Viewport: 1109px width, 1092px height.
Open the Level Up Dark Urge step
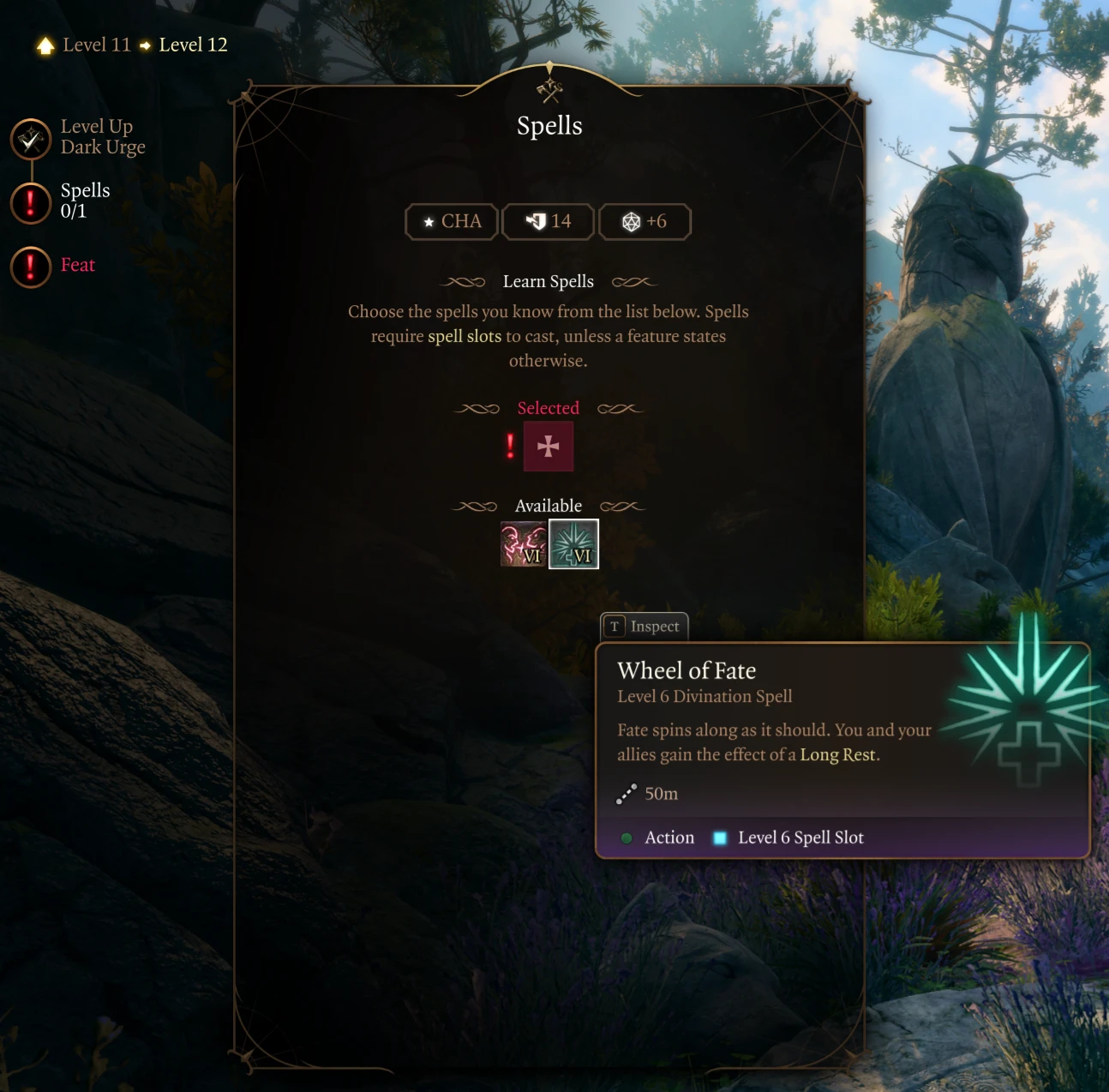pos(32,139)
